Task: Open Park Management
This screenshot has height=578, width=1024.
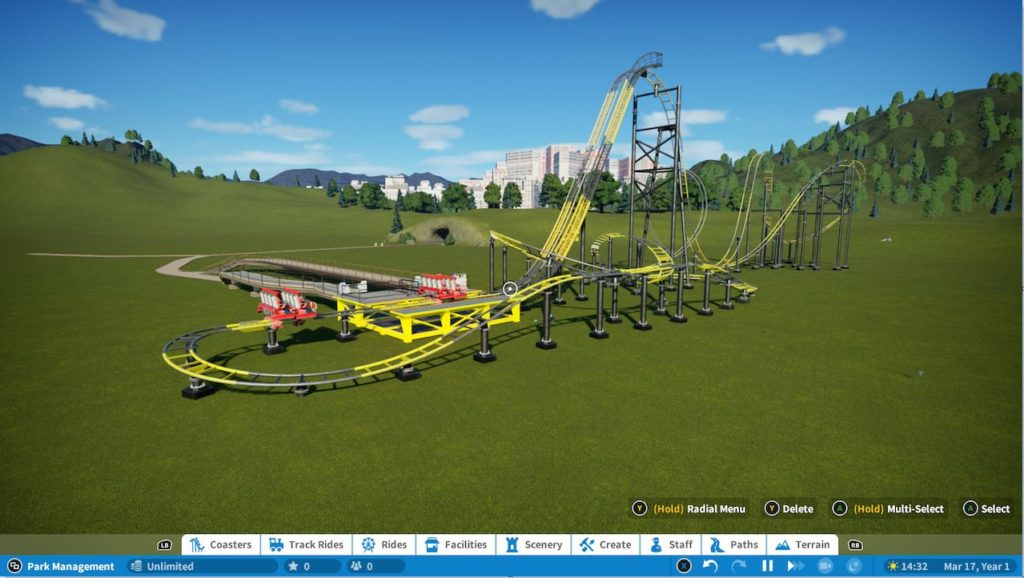Action: [x=62, y=566]
